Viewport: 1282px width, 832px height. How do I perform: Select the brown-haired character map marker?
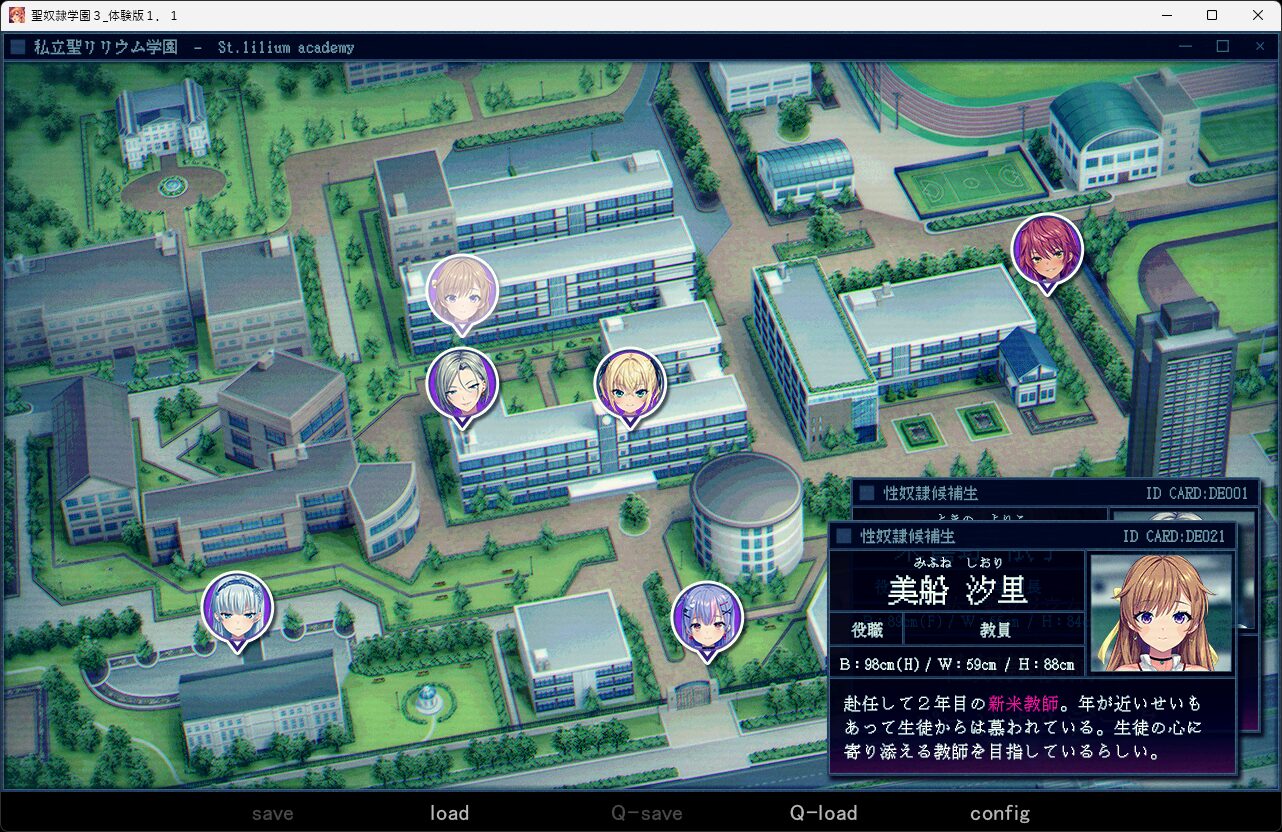point(462,290)
